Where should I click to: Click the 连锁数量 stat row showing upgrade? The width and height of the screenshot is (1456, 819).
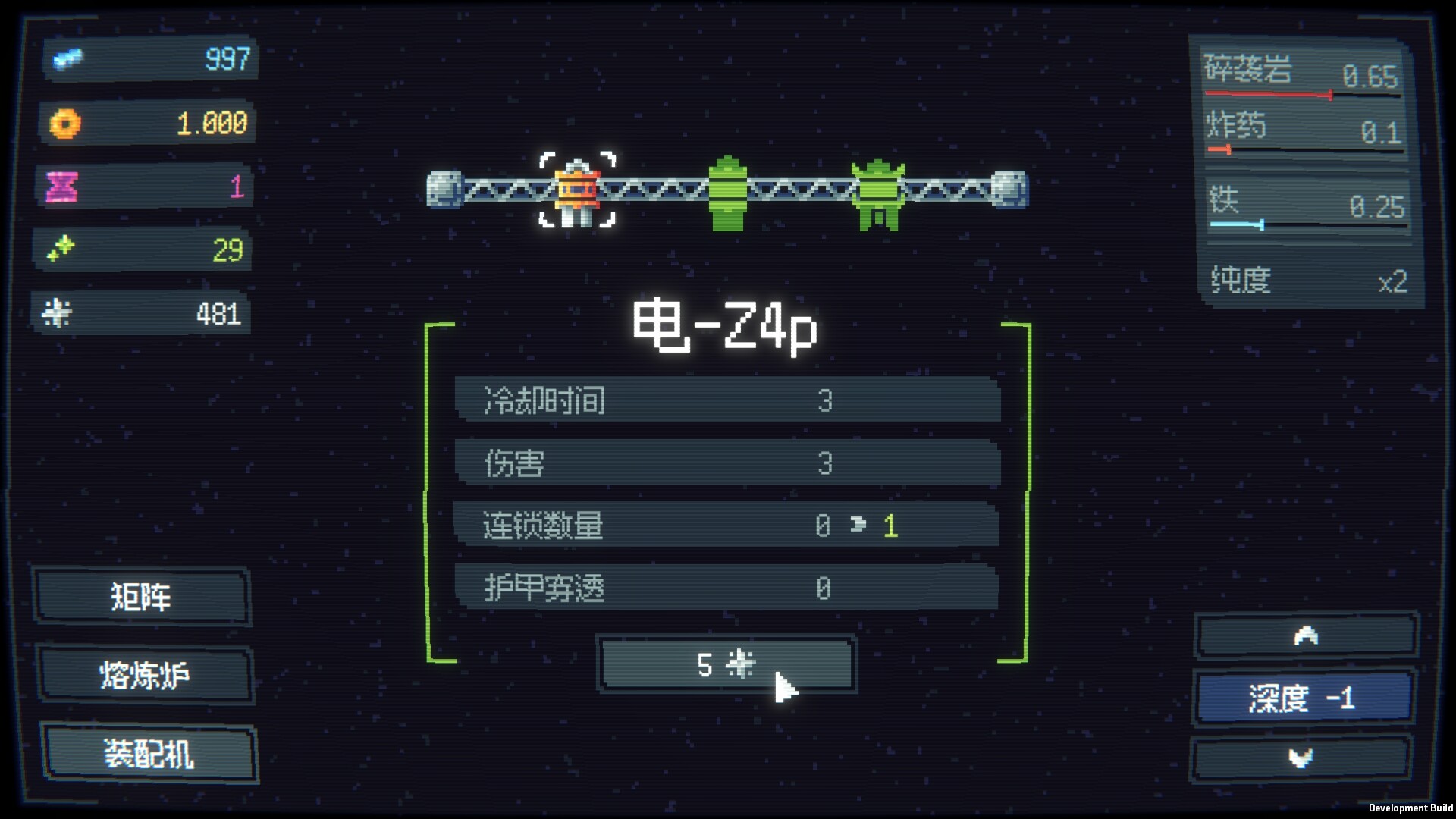(x=726, y=526)
